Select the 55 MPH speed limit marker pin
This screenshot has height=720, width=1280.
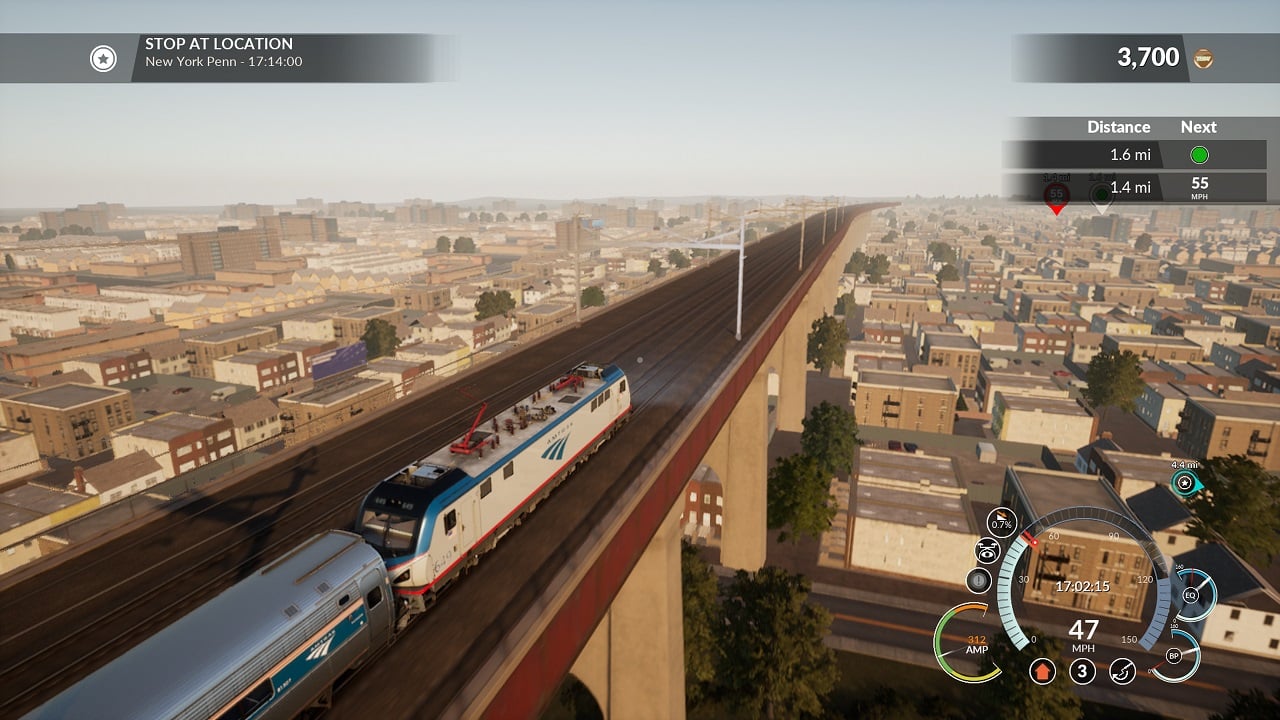pyautogui.click(x=1056, y=195)
